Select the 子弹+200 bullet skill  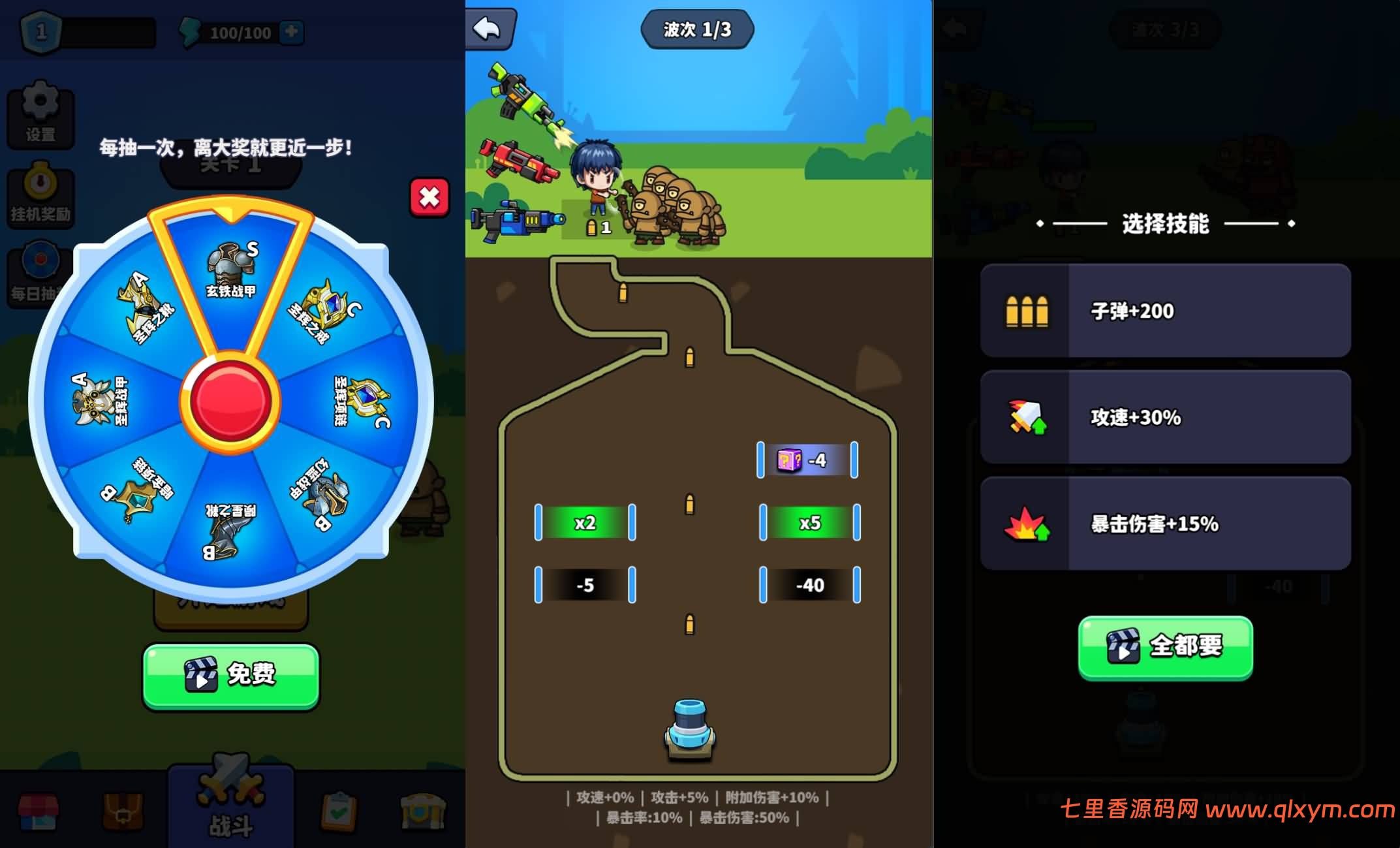[1166, 311]
